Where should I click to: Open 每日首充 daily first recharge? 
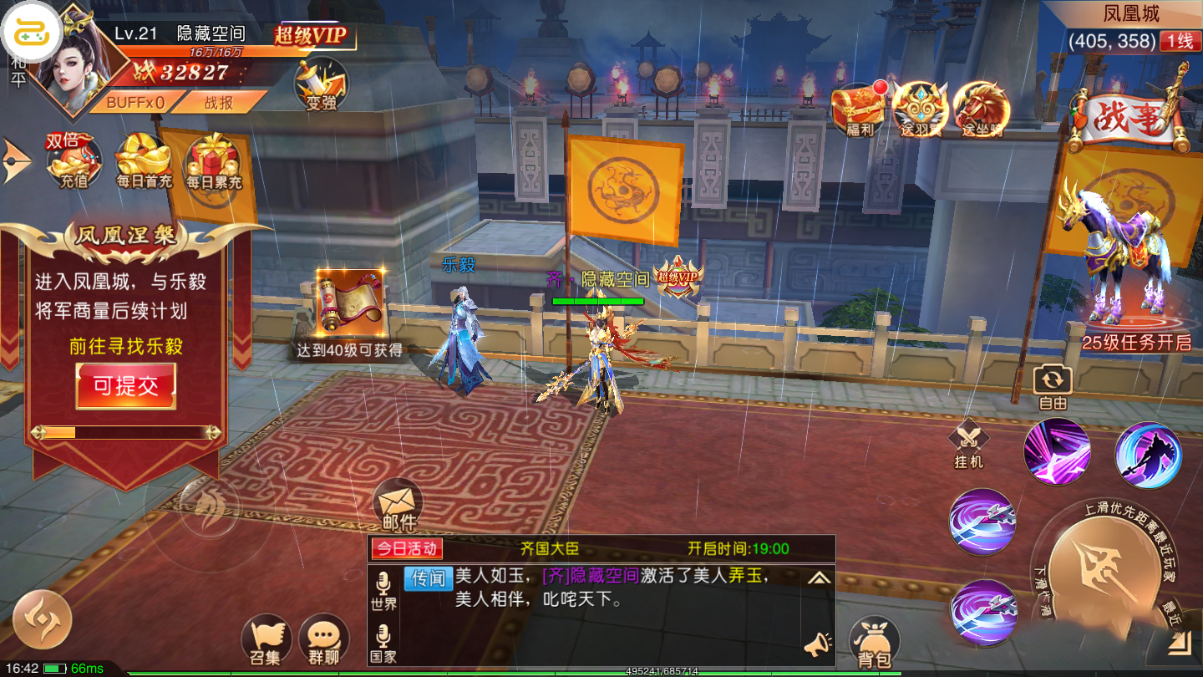click(144, 160)
